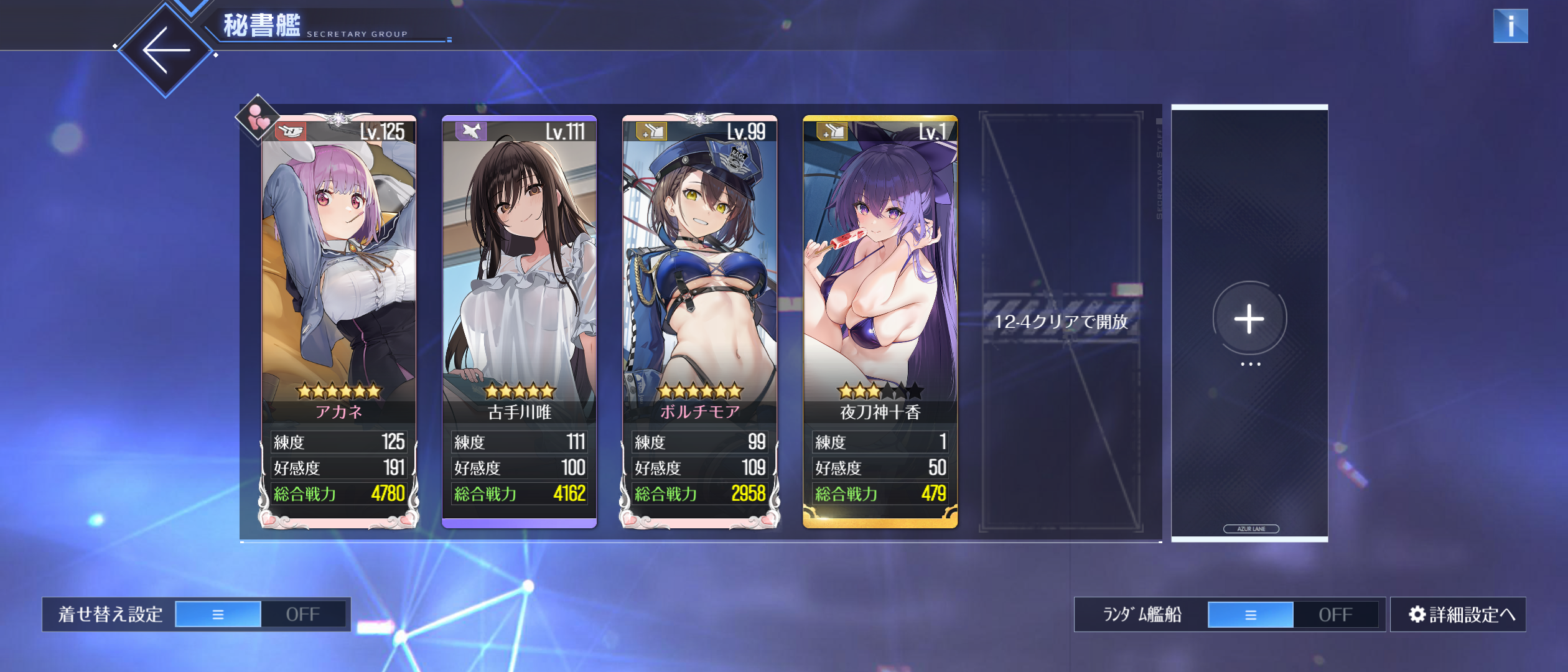The width and height of the screenshot is (1568, 672).
Task: Click the heart badge on アカネ card
Action: [257, 118]
